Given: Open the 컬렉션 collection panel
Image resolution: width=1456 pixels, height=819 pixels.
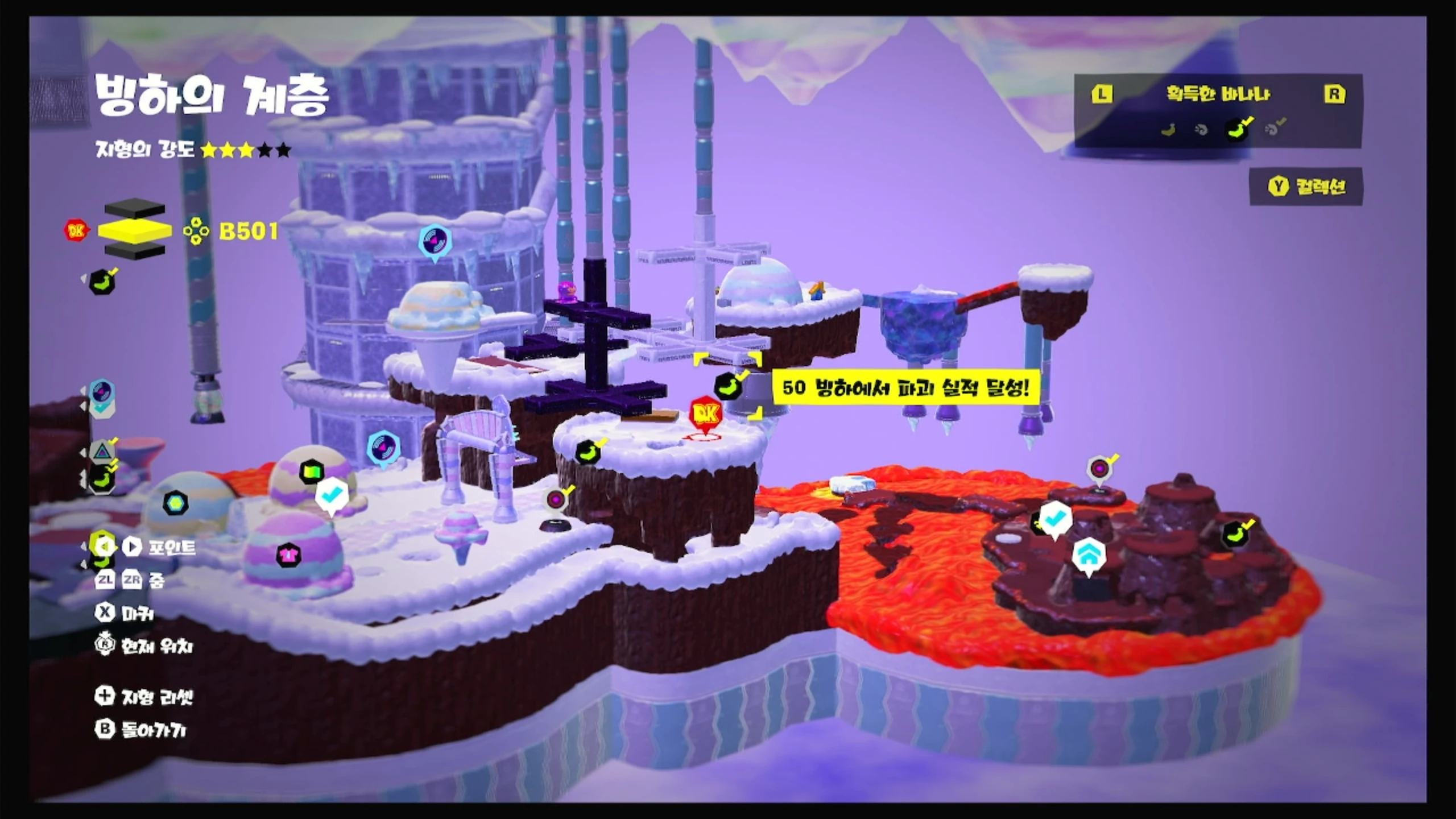Looking at the screenshot, I should click(1306, 187).
